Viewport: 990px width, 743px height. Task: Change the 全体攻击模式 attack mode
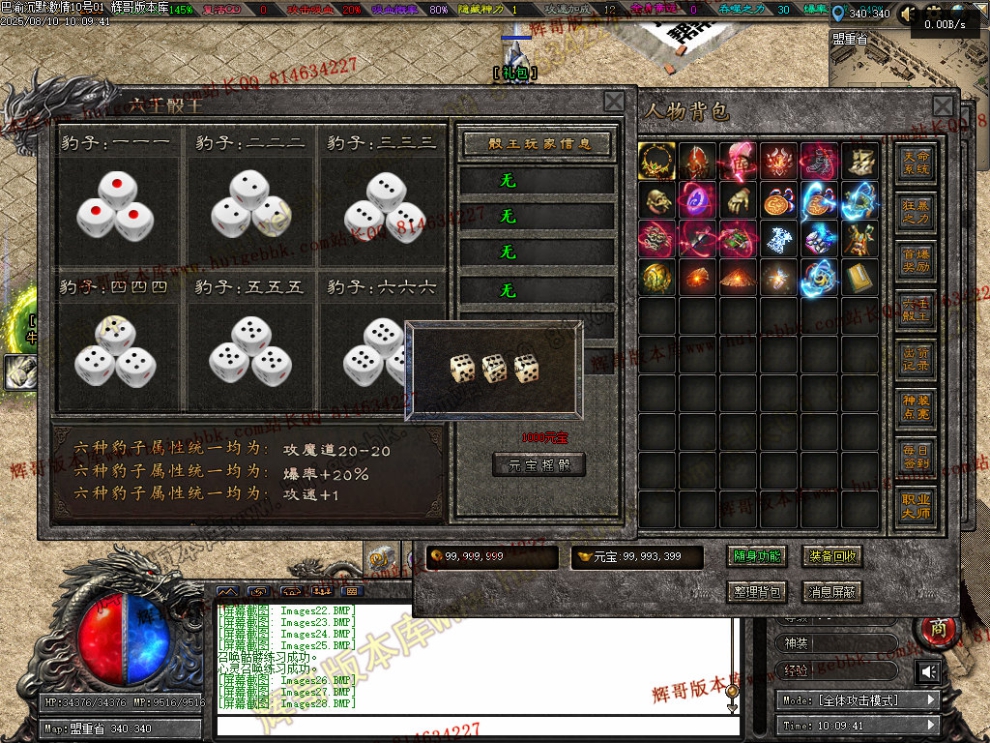point(857,700)
